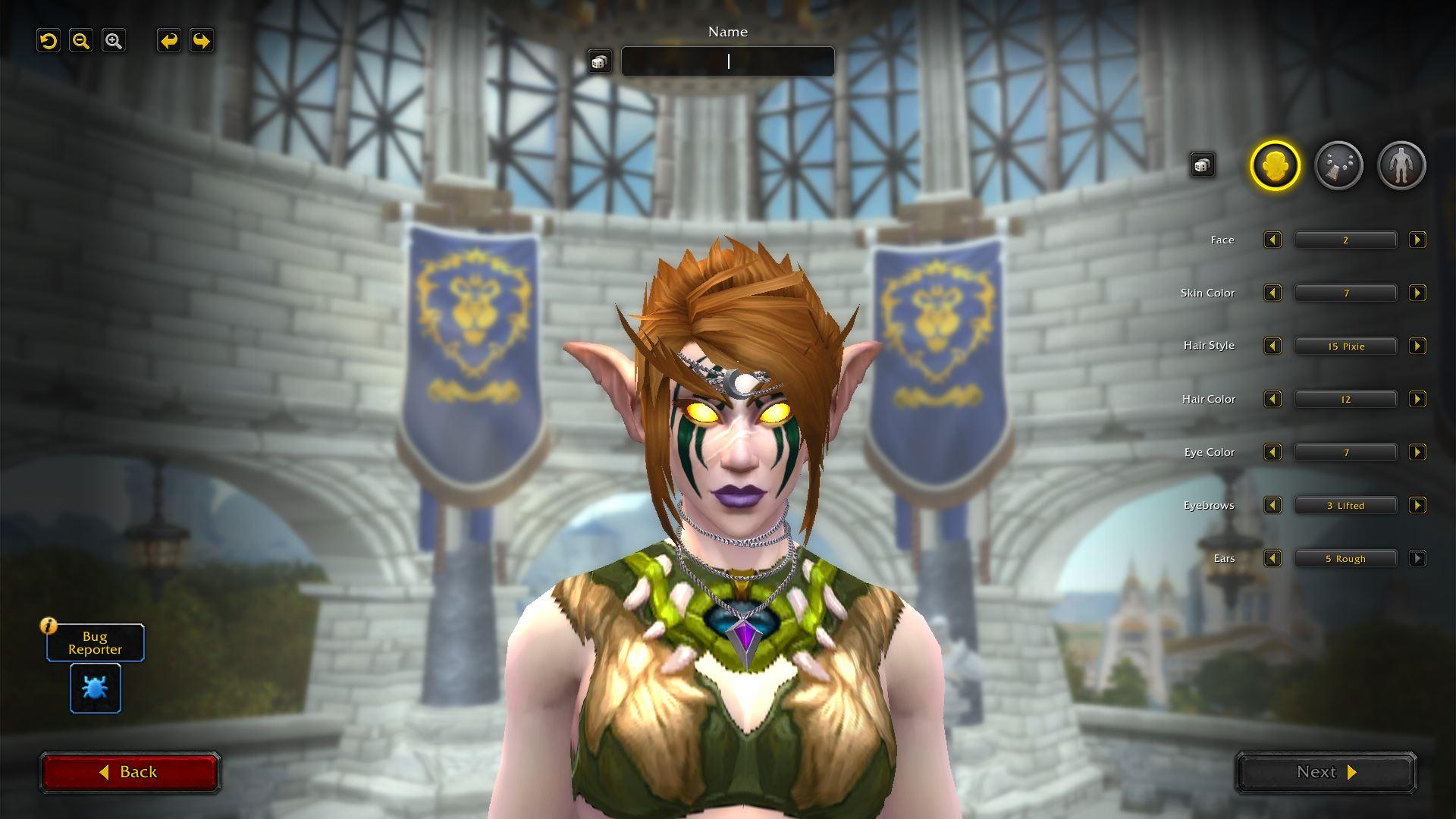Open the Hair Style dropdown showing Pixie

1345,347
